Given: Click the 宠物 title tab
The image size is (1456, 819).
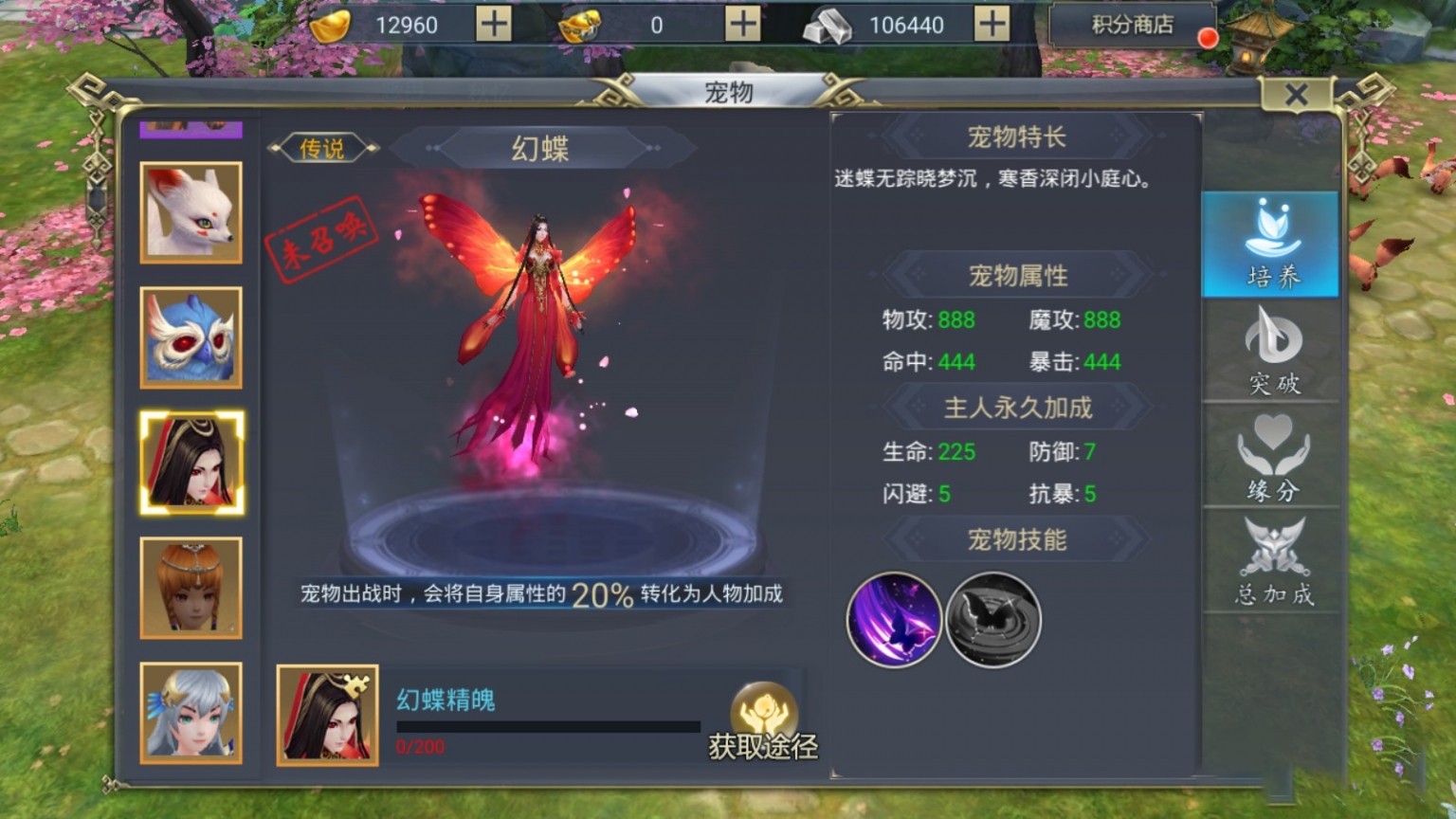Looking at the screenshot, I should click(727, 92).
